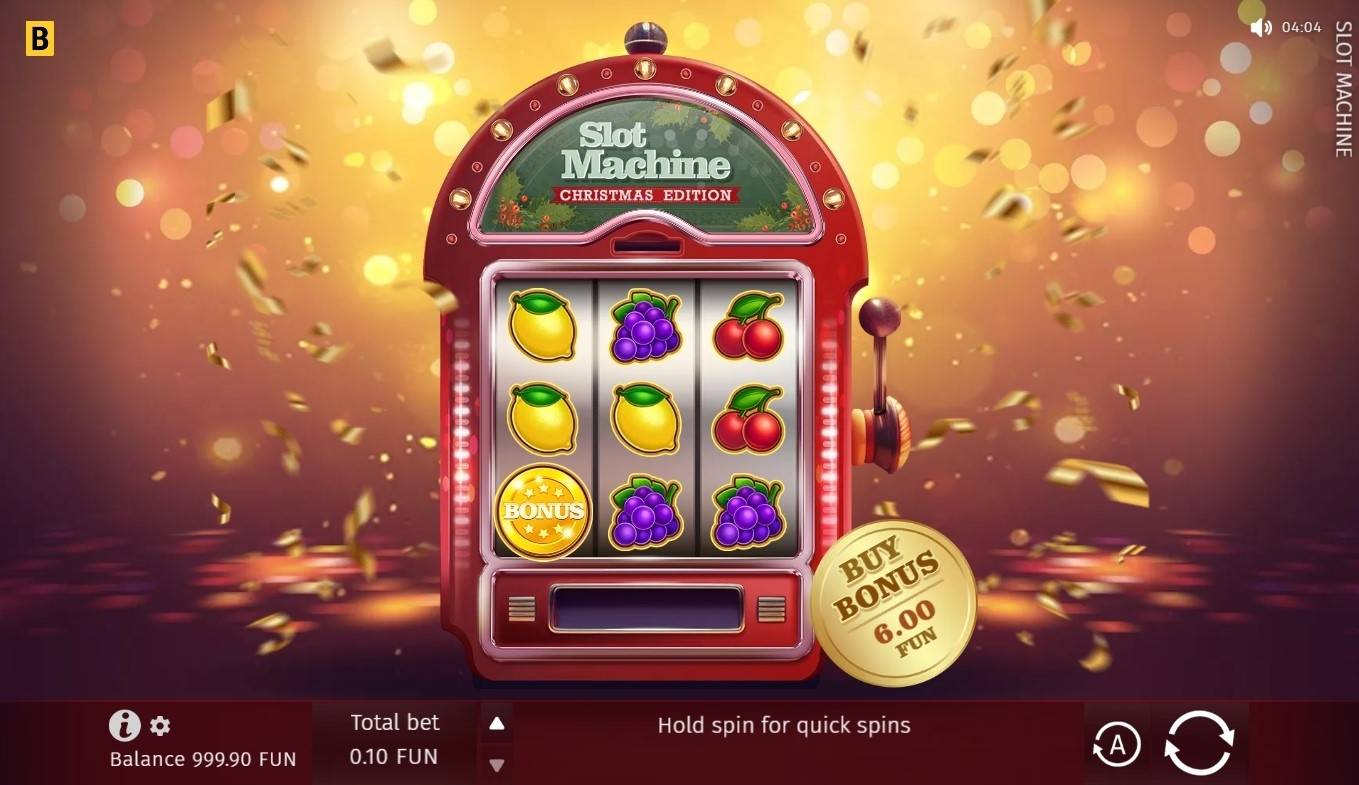The height and width of the screenshot is (785, 1359).
Task: Click the cherries symbol on the right reel
Action: coord(749,329)
